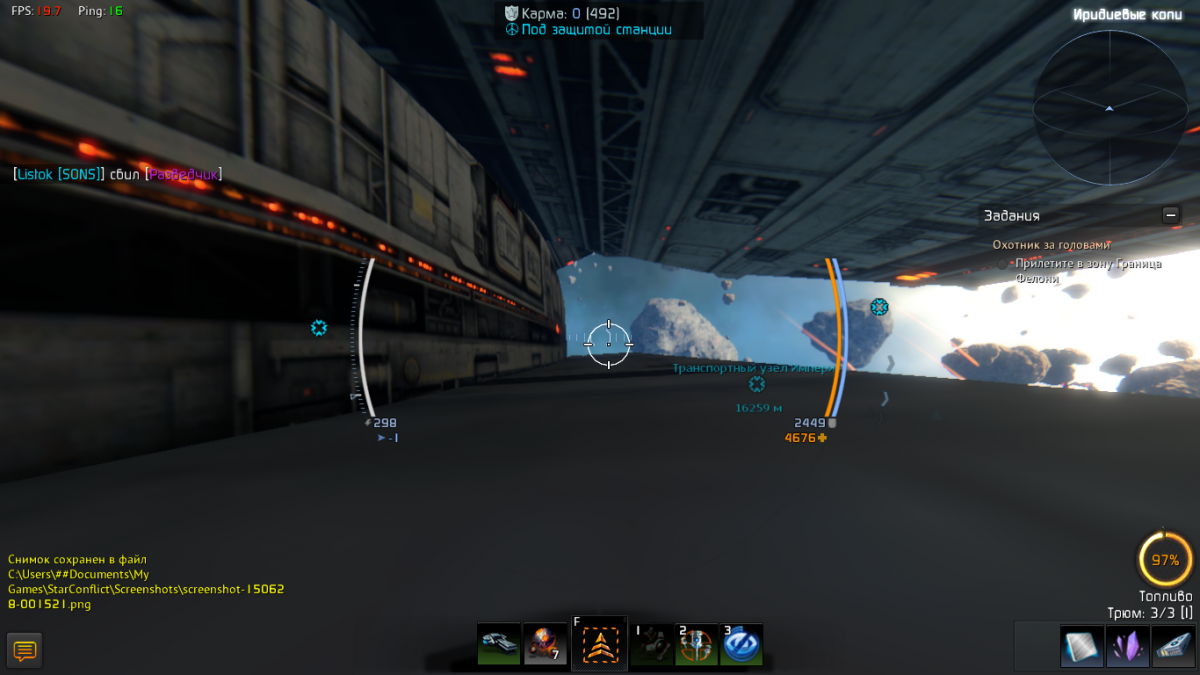
Task: Activate the F special module with orange chevrons
Action: coord(599,645)
